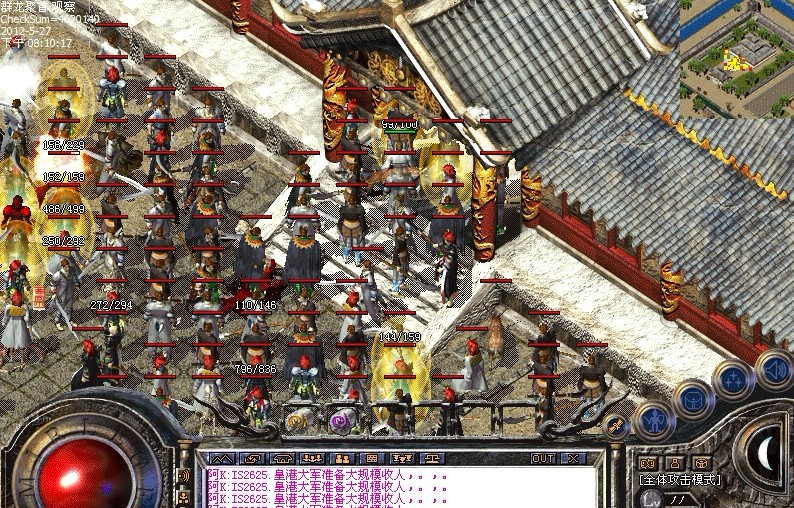This screenshot has height=508, width=794.
Task: Open the character status round button
Action: click(x=654, y=420)
